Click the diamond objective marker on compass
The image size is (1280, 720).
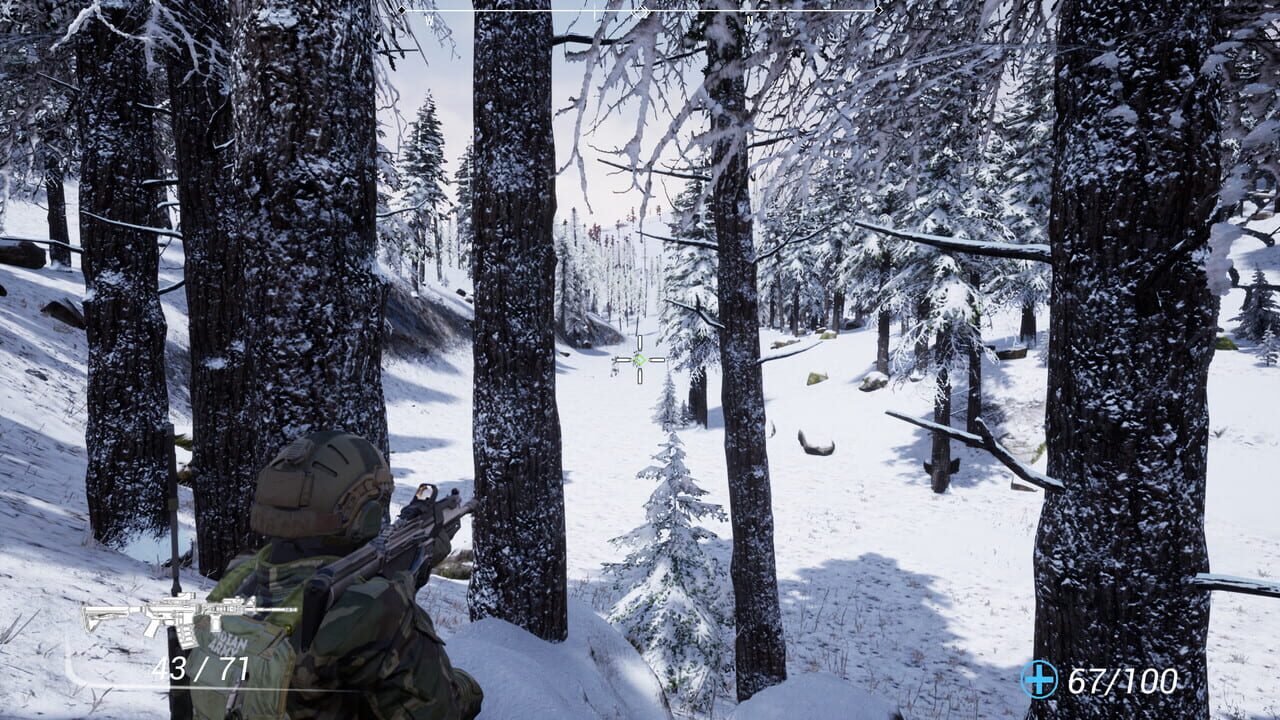(640, 12)
